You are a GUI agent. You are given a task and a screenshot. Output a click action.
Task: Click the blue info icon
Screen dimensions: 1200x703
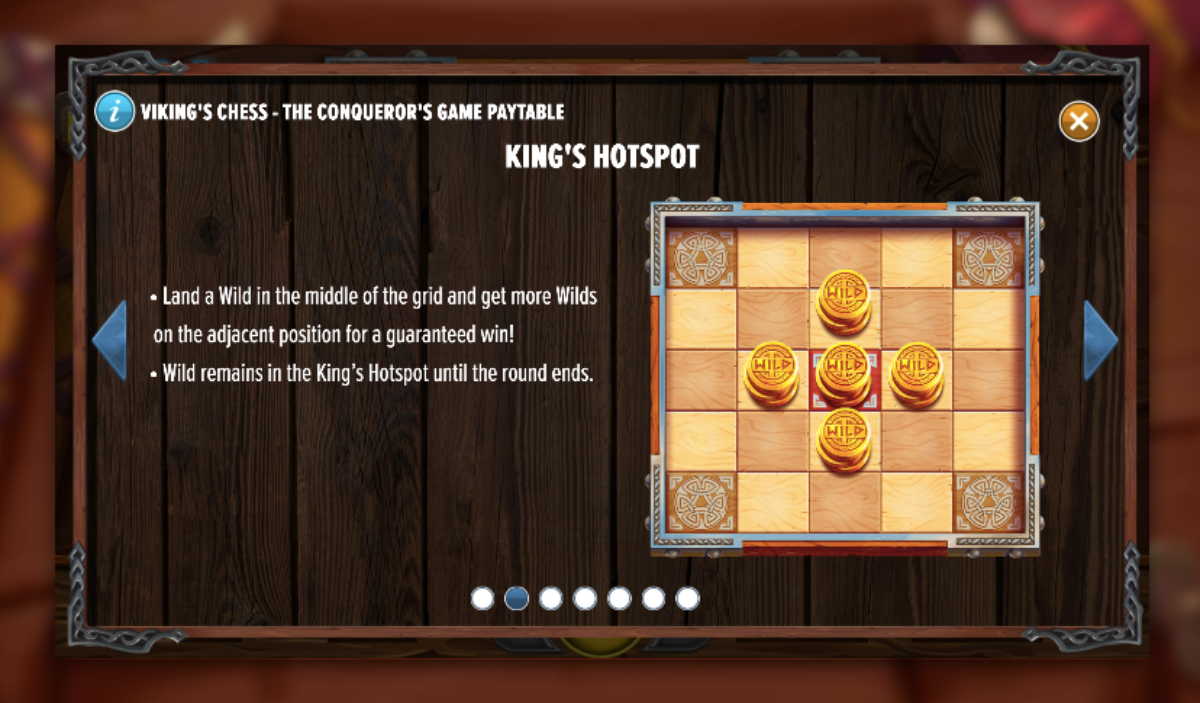(x=115, y=112)
